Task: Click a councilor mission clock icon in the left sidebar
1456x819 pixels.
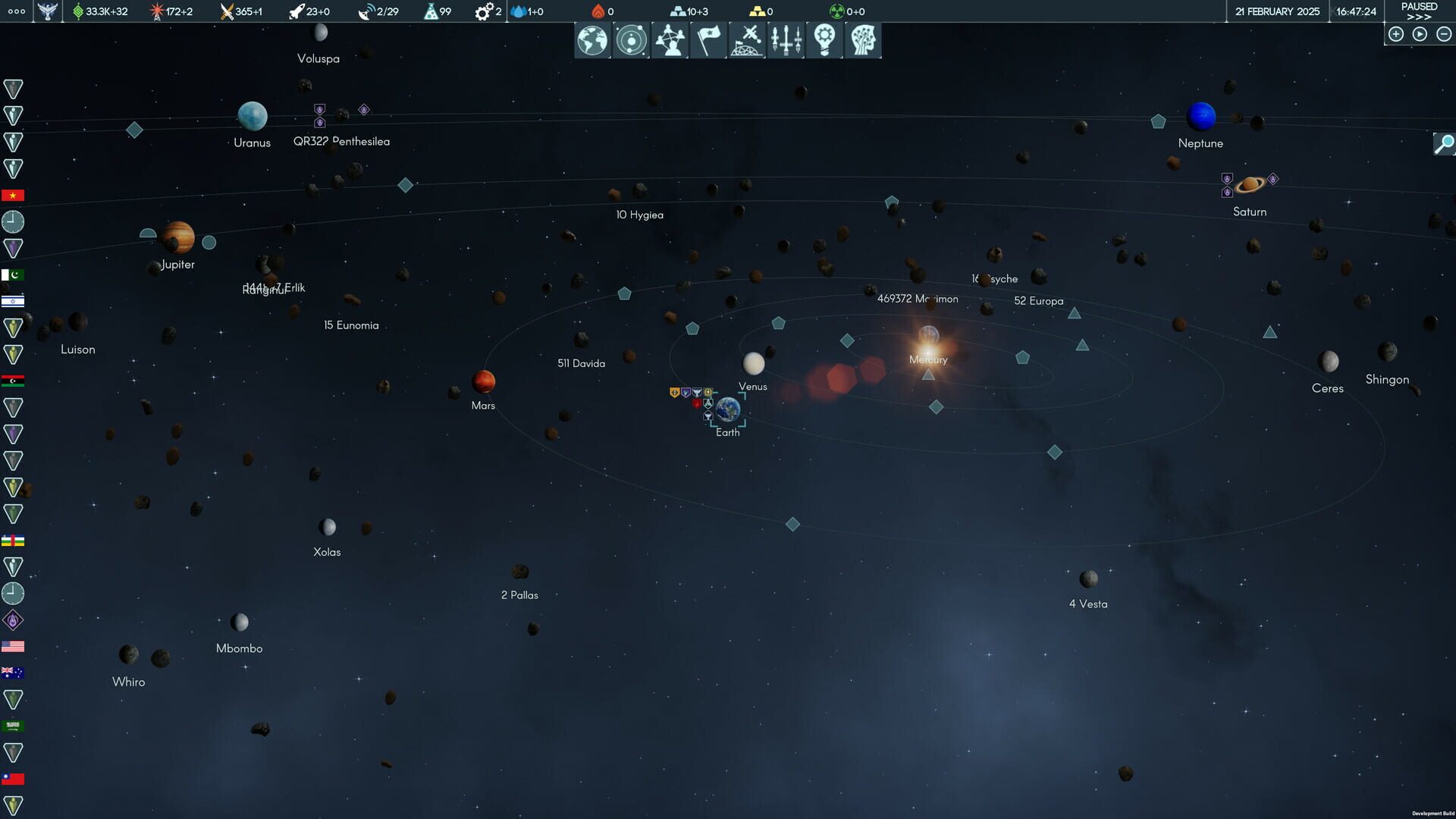Action: pyautogui.click(x=14, y=221)
